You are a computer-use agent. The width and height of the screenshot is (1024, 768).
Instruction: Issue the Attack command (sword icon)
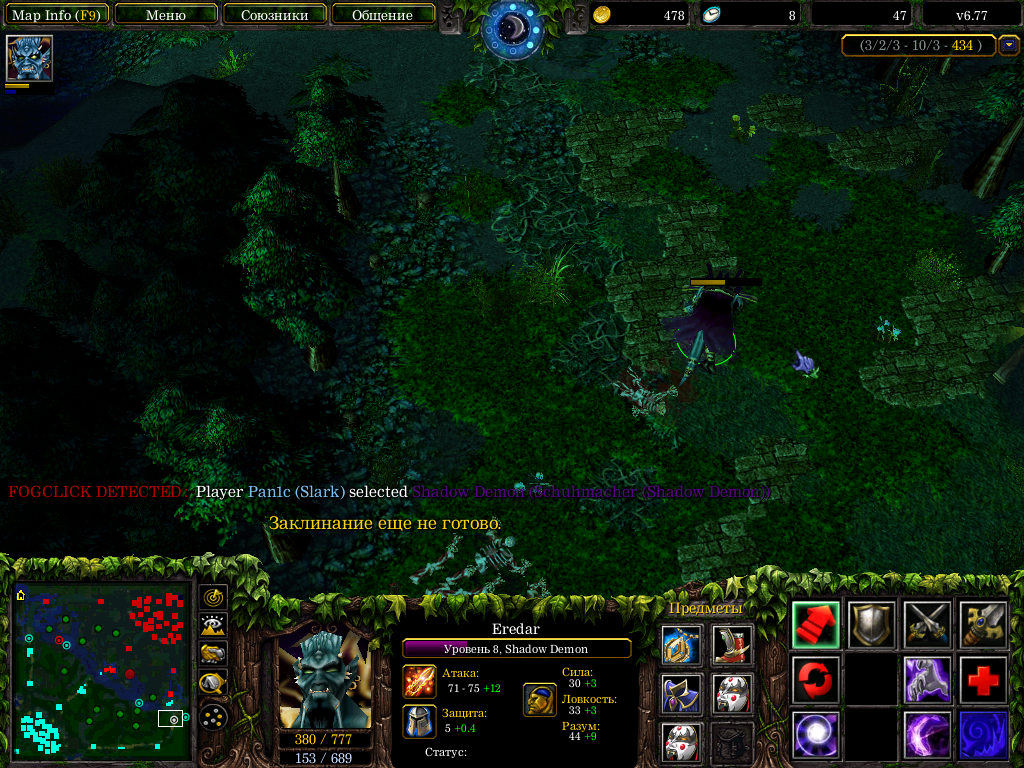(x=927, y=625)
